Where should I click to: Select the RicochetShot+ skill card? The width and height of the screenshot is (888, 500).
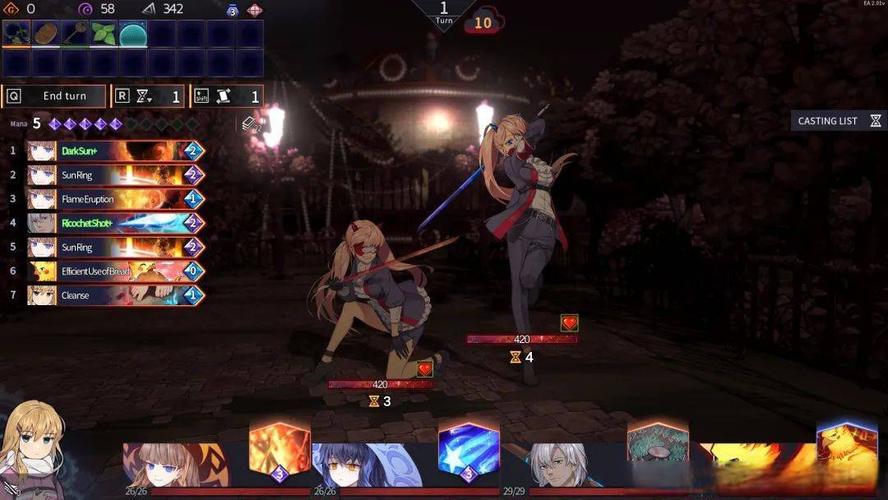point(115,223)
